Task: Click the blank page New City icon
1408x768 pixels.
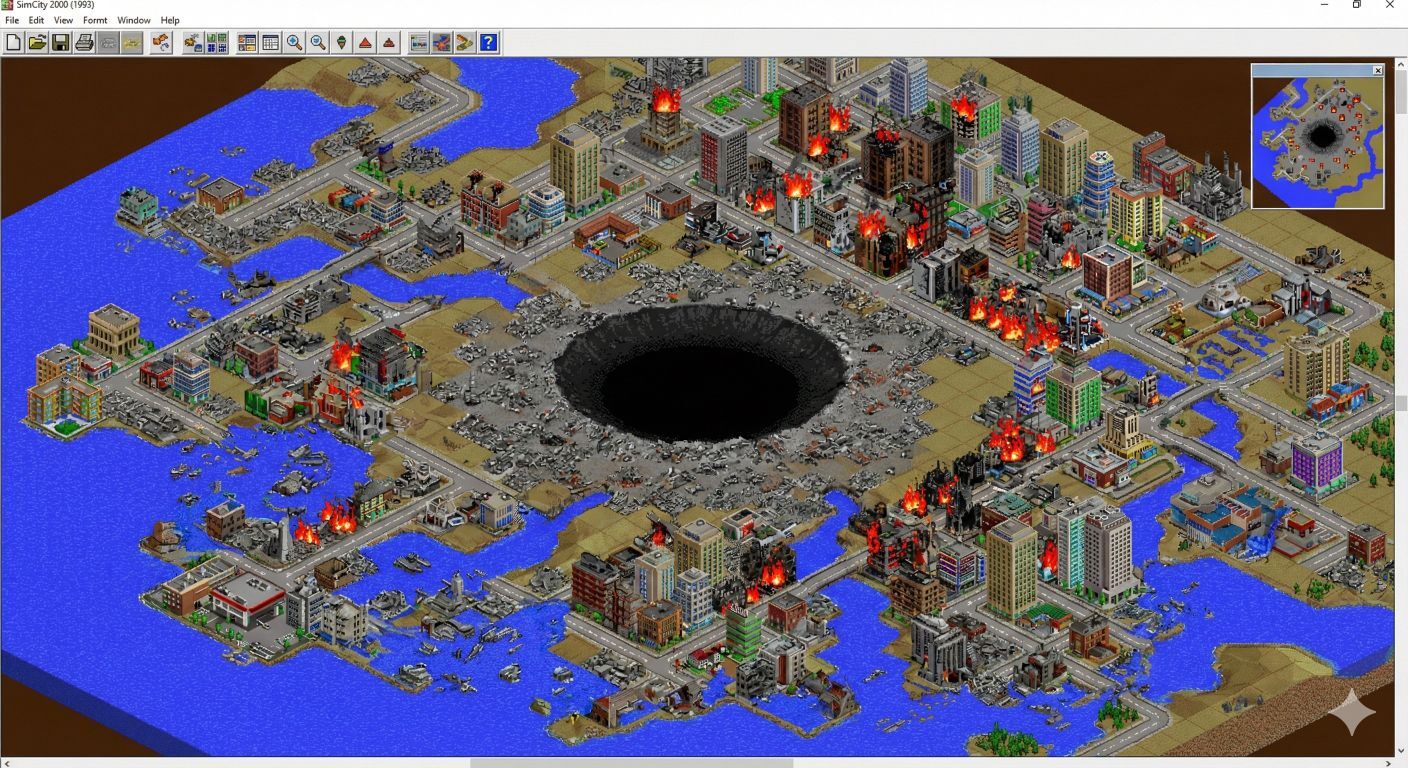Action: click(x=13, y=42)
